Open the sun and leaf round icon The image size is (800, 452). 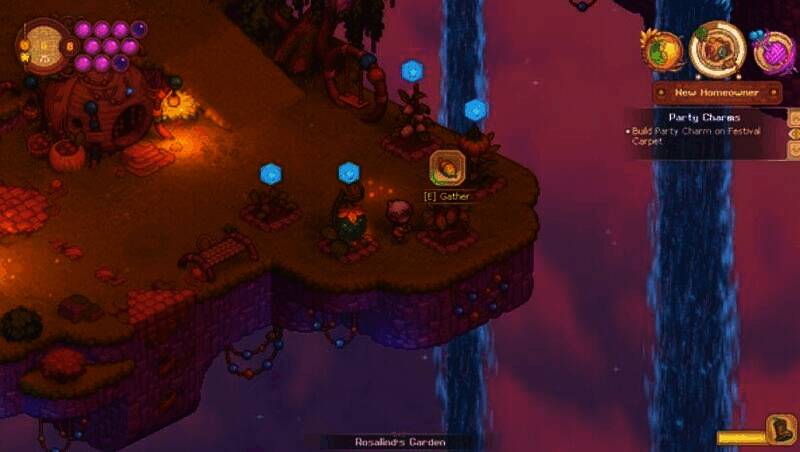[661, 50]
